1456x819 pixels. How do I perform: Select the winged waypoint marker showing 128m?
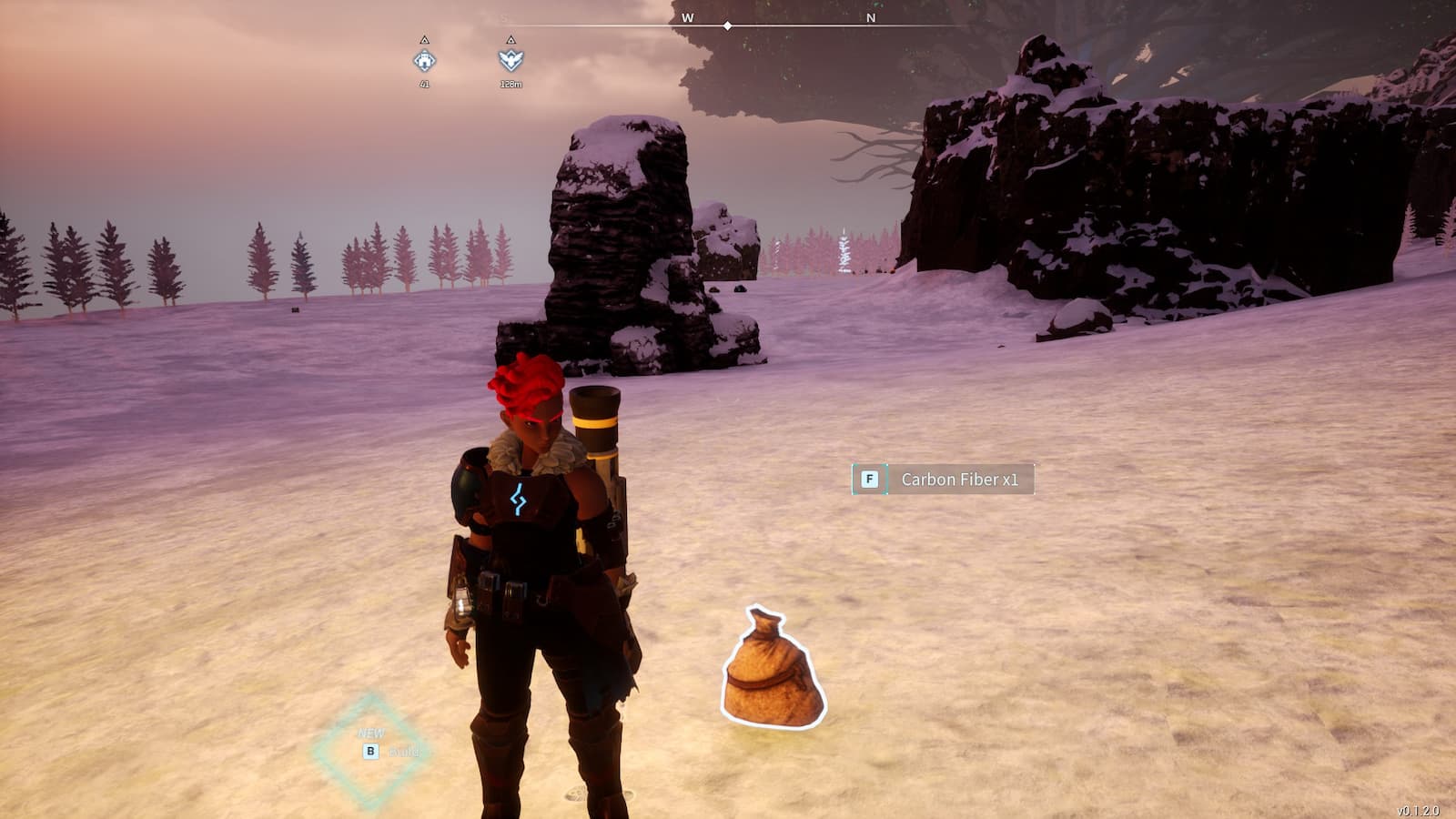[x=511, y=60]
